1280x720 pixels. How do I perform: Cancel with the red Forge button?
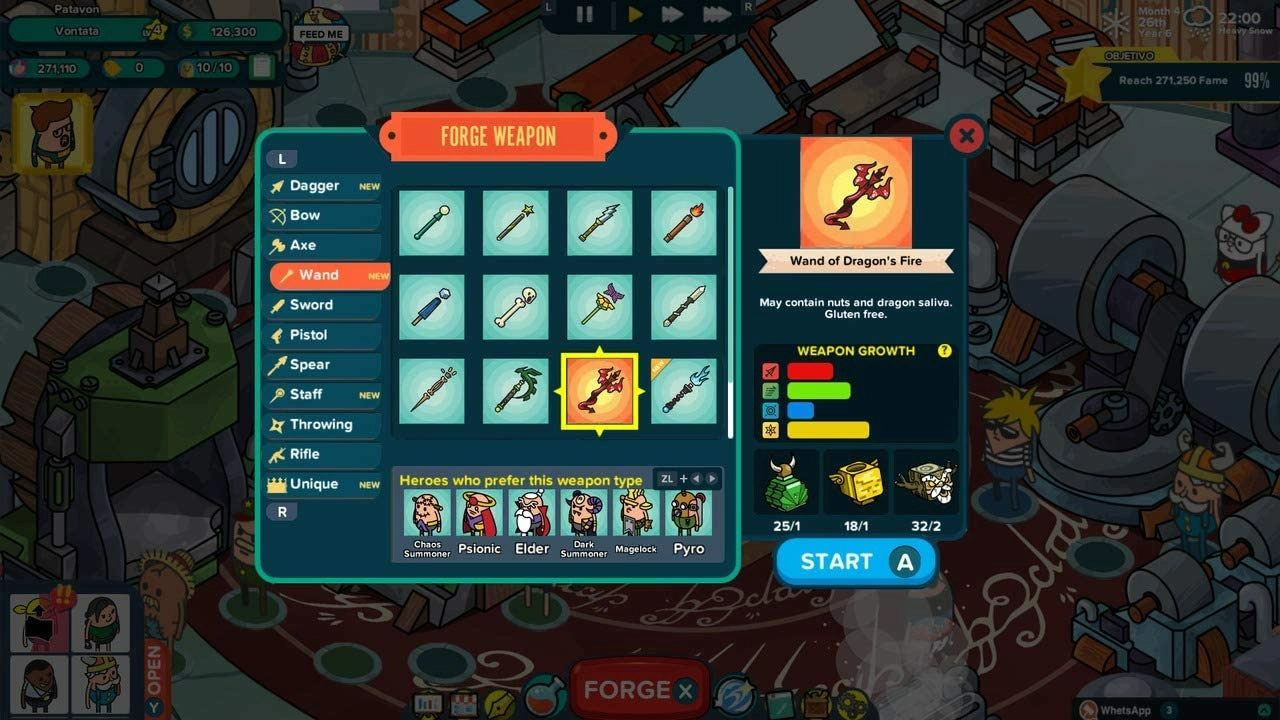(x=637, y=690)
